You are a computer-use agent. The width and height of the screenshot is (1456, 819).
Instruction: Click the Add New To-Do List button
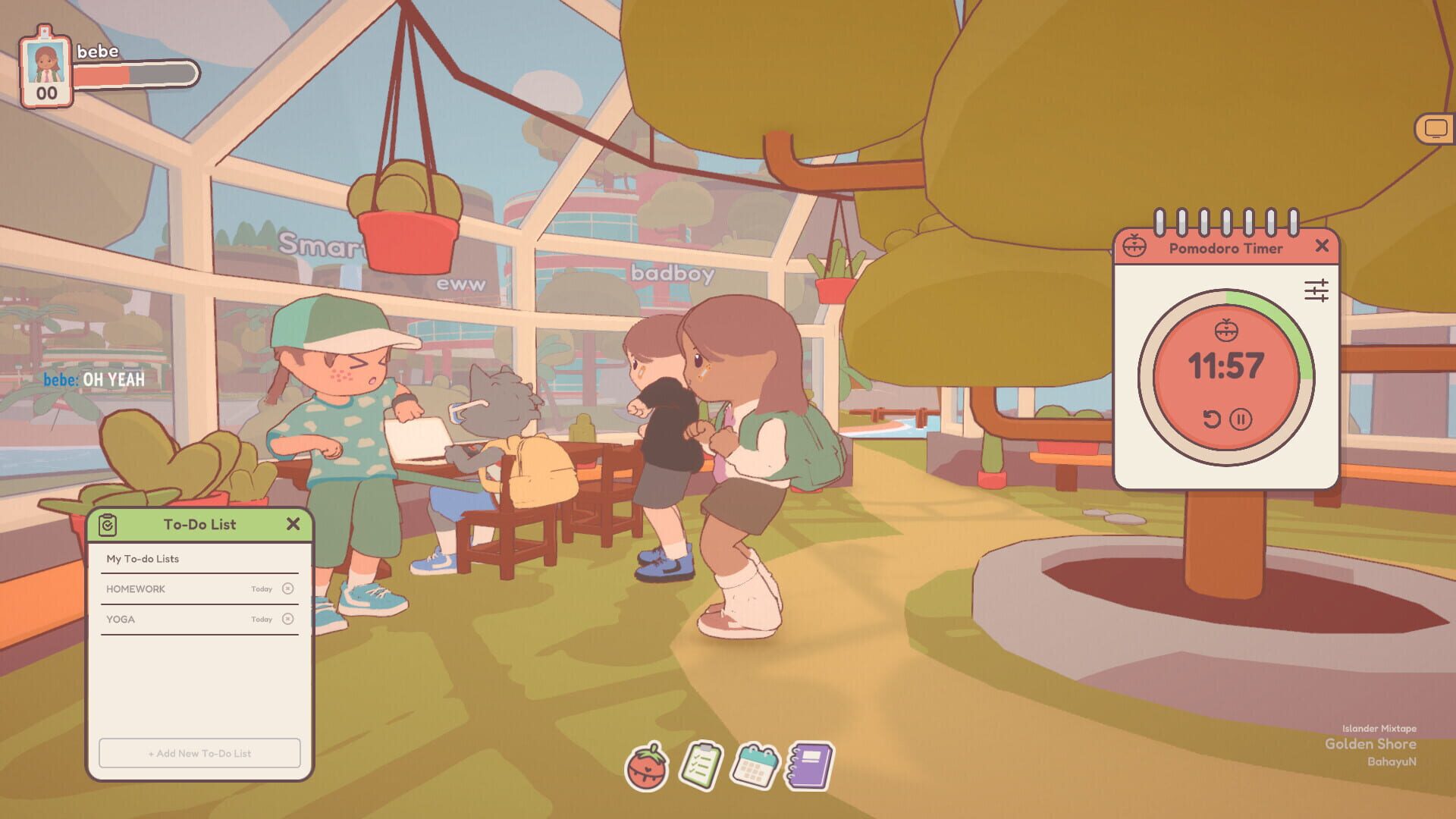199,753
